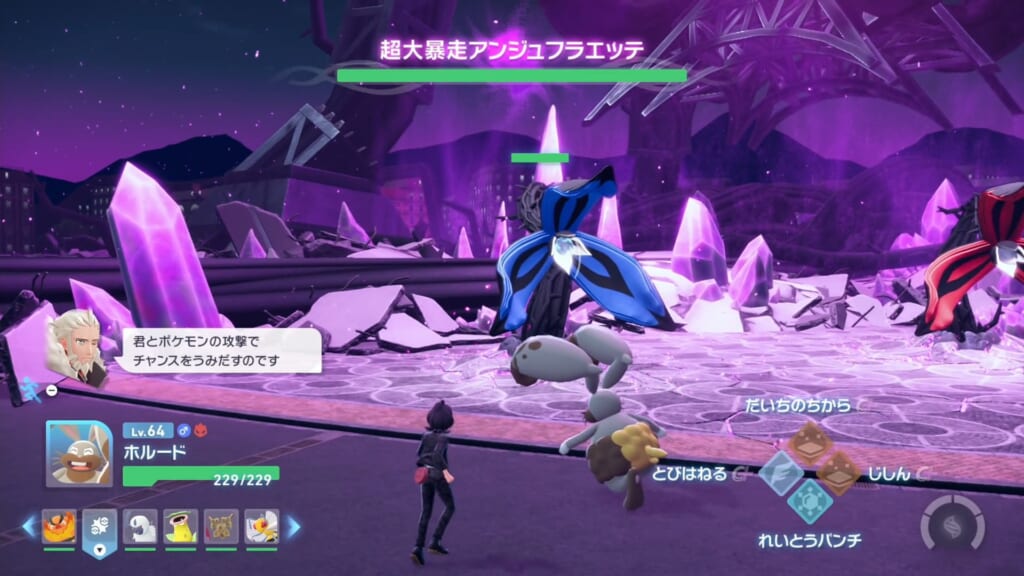Select the advisor's speech message box
This screenshot has height=576, width=1024.
click(x=217, y=350)
